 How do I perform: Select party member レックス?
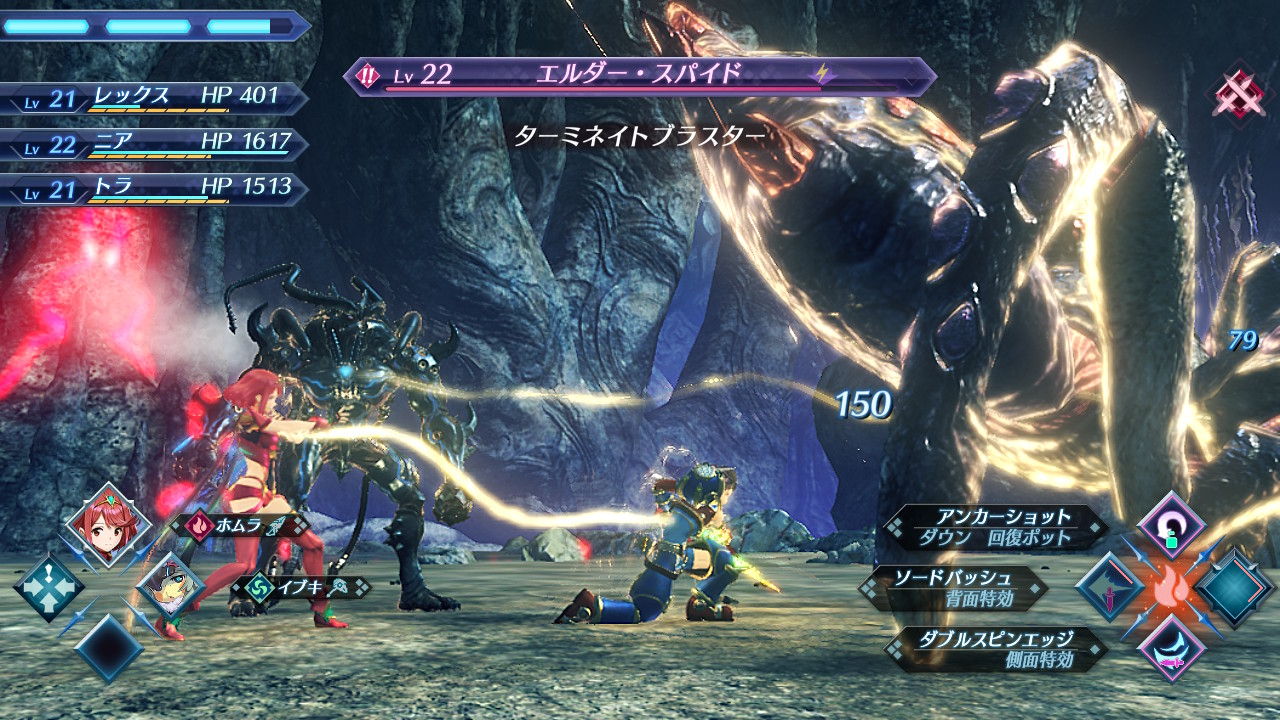click(x=152, y=97)
